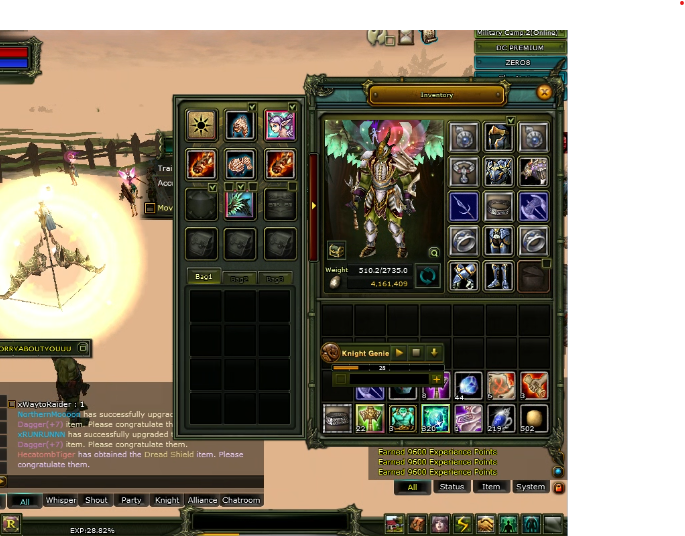Start the Knight Genie play button

click(x=399, y=353)
